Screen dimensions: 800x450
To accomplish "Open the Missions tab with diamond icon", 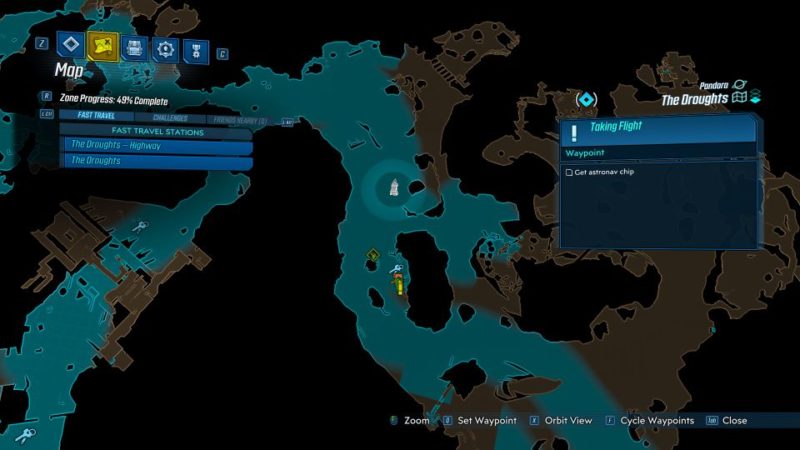I will tap(70, 44).
